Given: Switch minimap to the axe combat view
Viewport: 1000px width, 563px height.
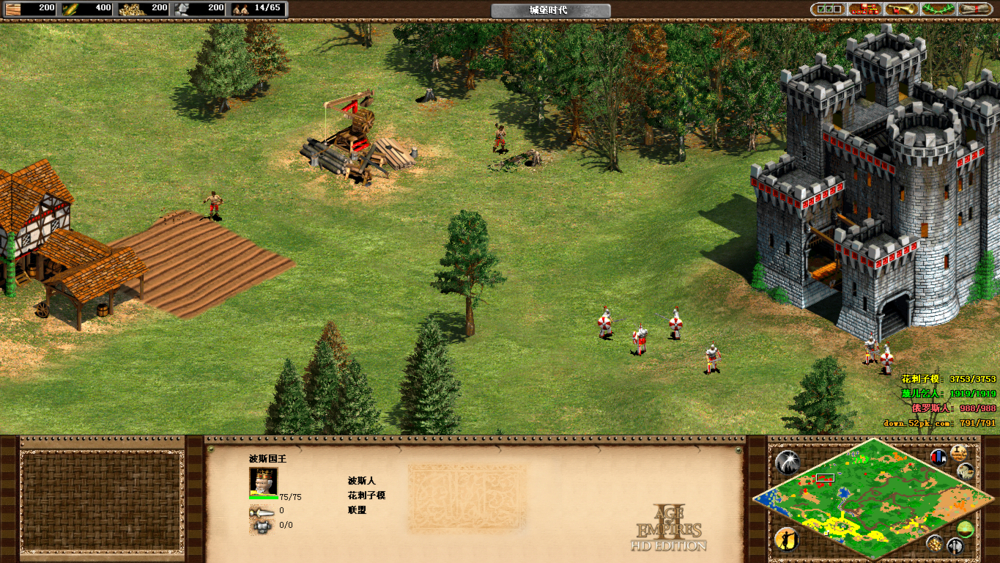Looking at the screenshot, I should 955,547.
